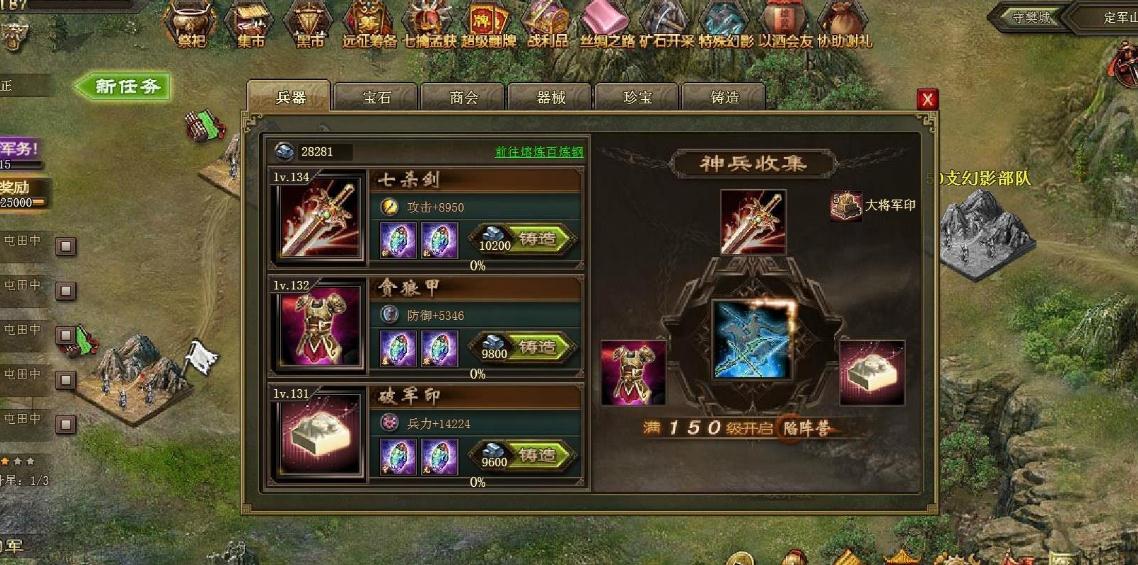Choose the glowing blue bow in 神兵收集
This screenshot has width=1138, height=565.
coord(751,340)
